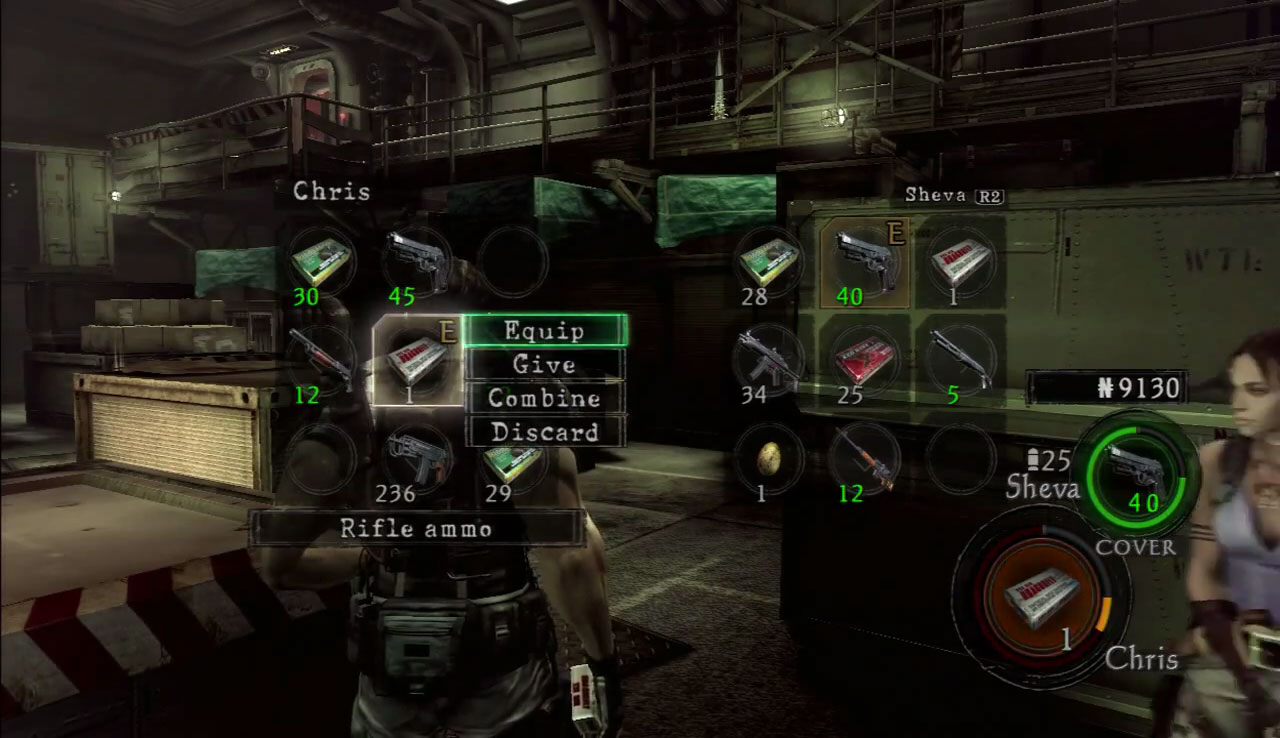
Task: Choose Combine from the item menu
Action: 545,398
